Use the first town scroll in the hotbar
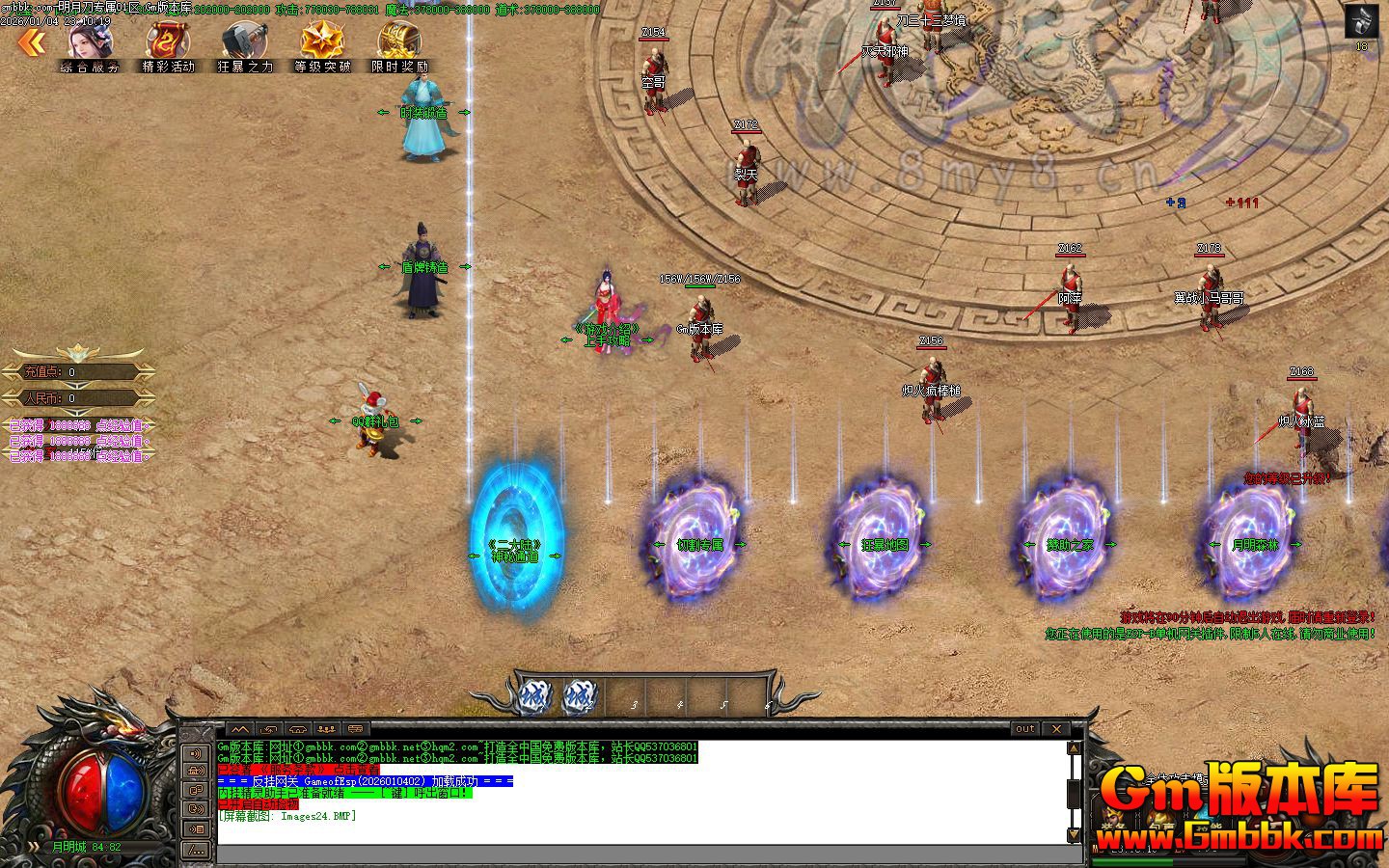Image resolution: width=1389 pixels, height=868 pixels. tap(532, 696)
